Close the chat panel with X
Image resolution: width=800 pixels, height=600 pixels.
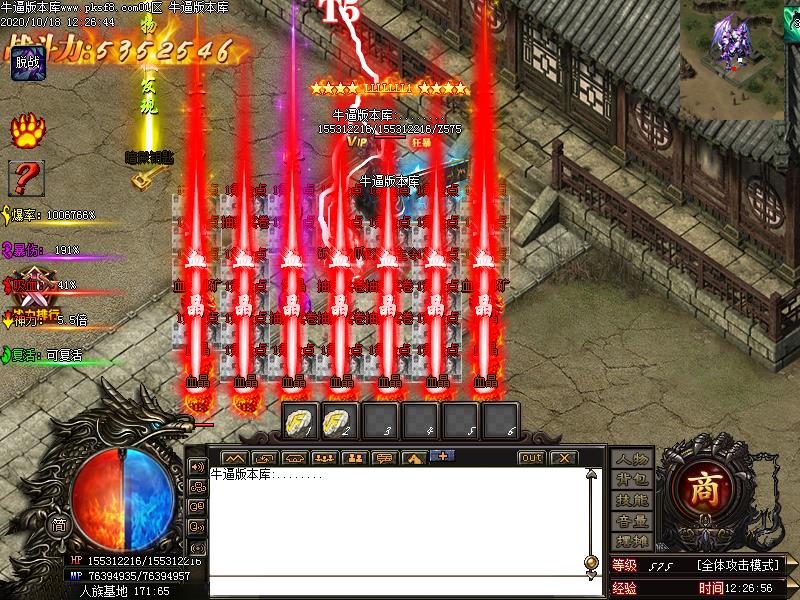563,457
